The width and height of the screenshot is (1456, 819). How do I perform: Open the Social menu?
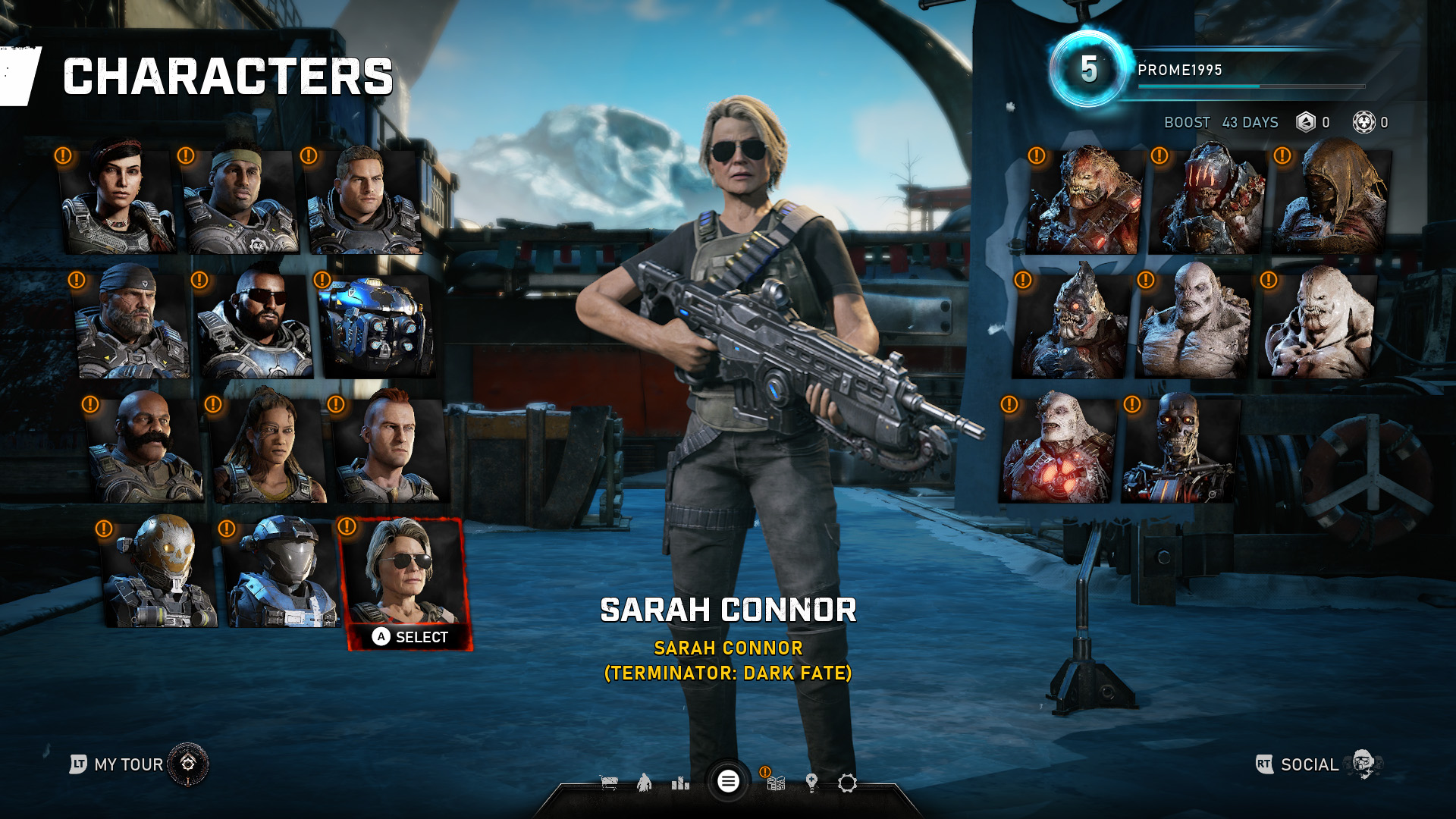[x=1310, y=764]
